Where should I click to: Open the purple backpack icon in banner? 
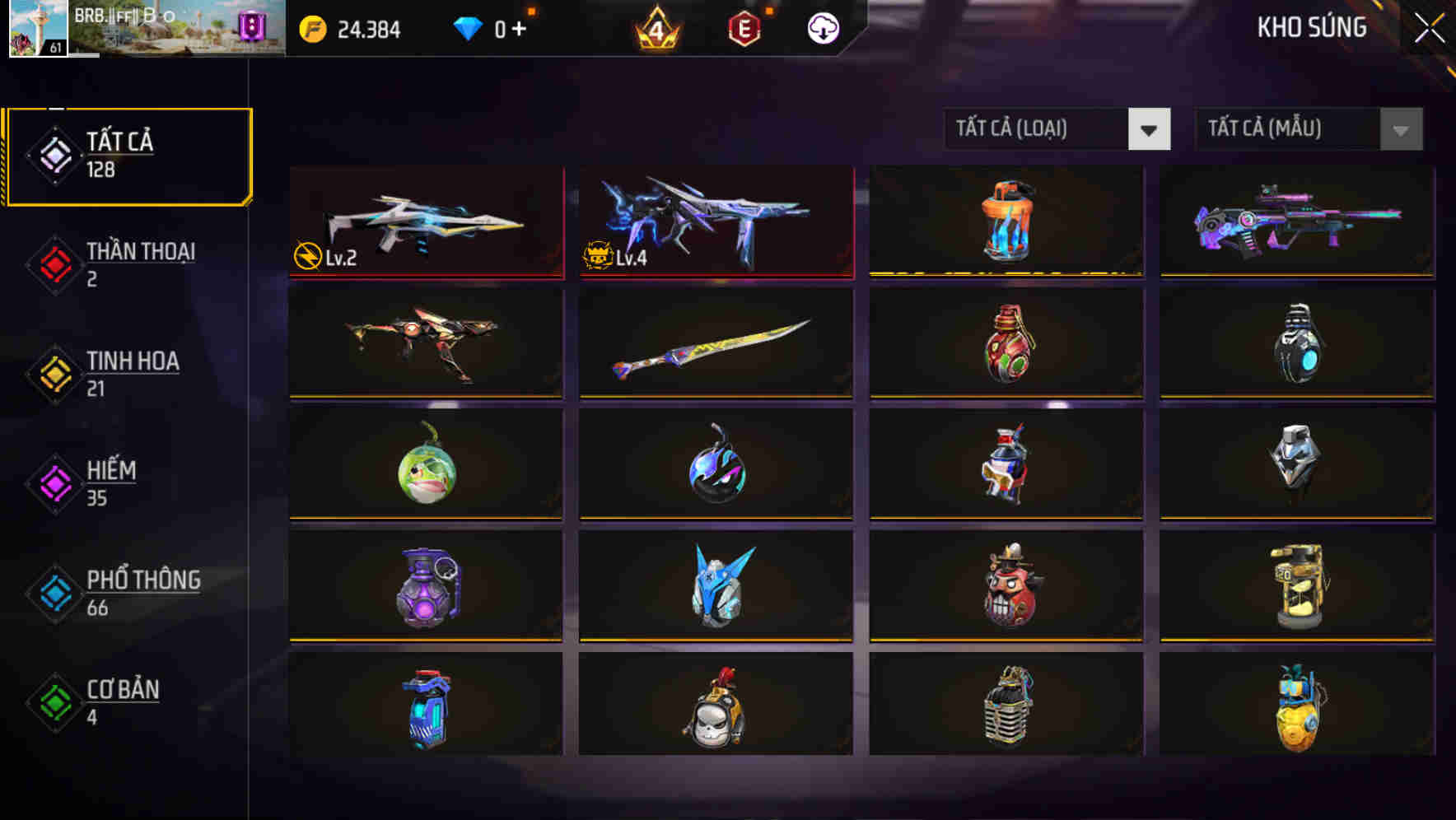(254, 25)
